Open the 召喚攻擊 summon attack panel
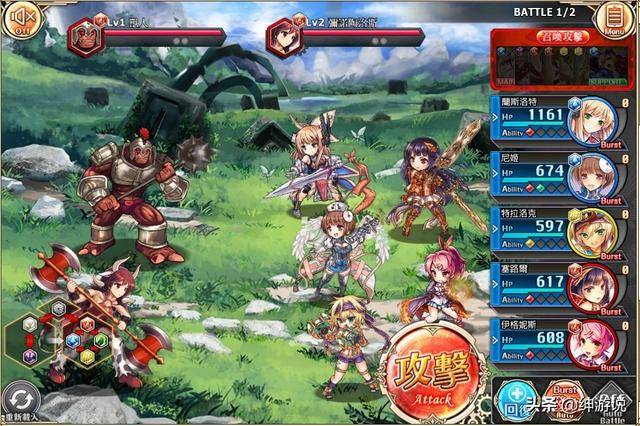 pos(564,58)
